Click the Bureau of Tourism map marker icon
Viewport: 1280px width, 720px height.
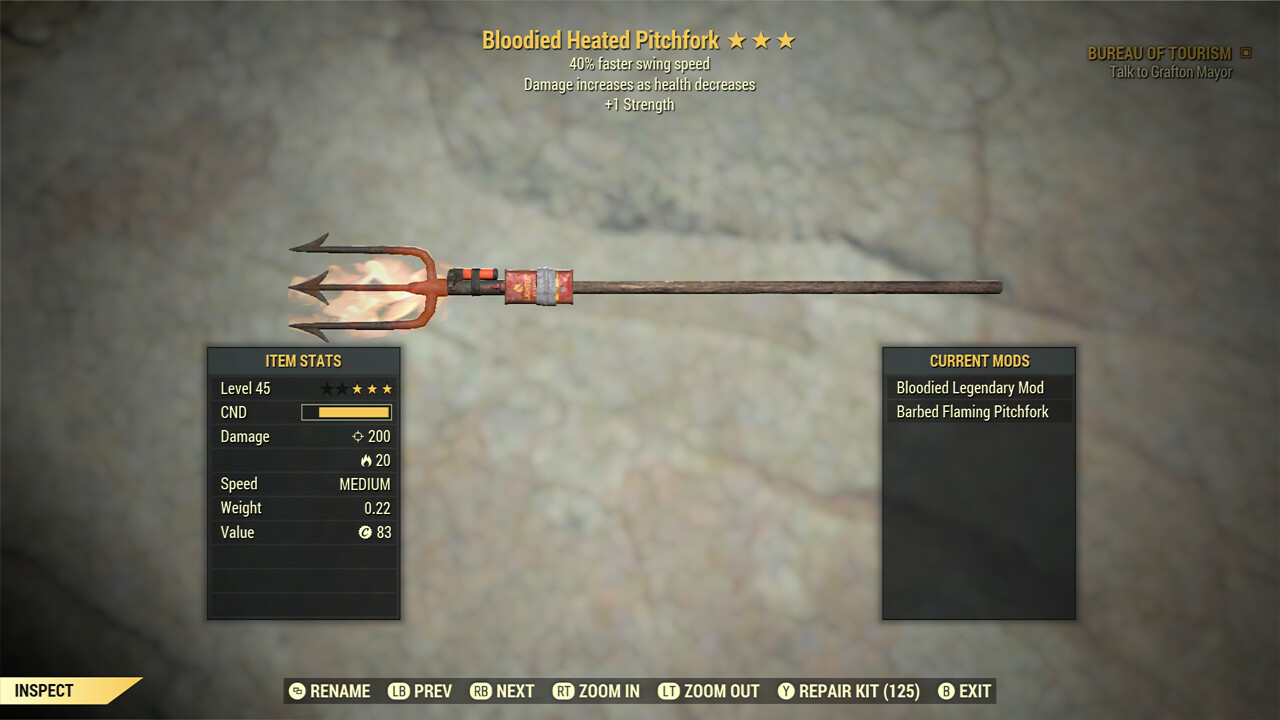[1243, 53]
